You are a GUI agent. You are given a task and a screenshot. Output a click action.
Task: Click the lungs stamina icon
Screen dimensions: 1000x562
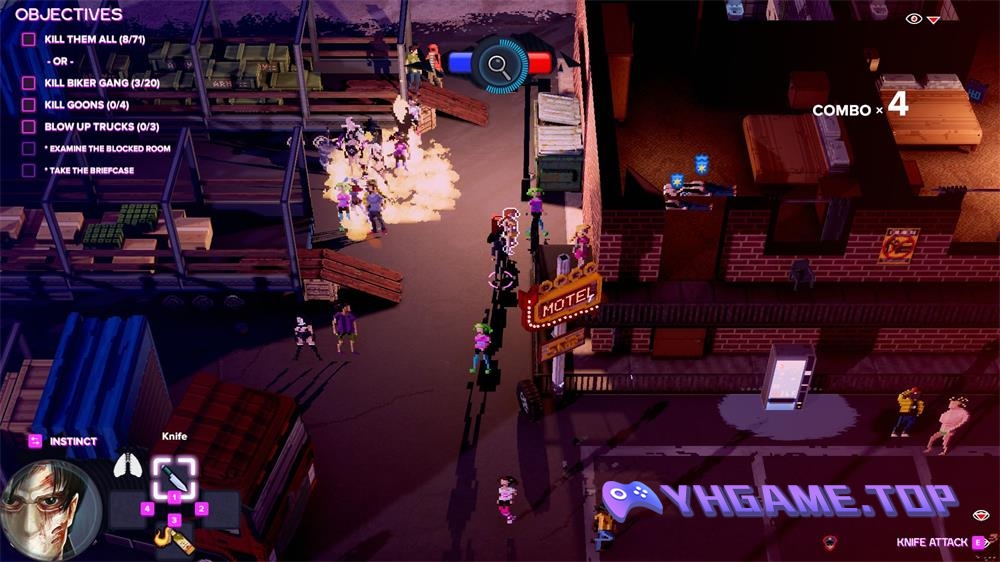[x=126, y=465]
